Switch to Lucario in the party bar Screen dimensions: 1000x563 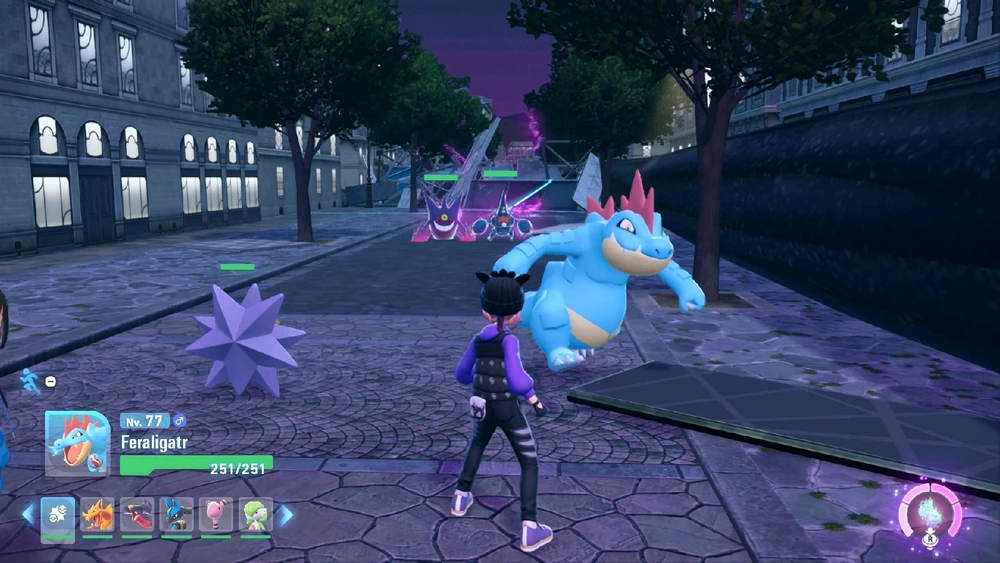tap(177, 515)
